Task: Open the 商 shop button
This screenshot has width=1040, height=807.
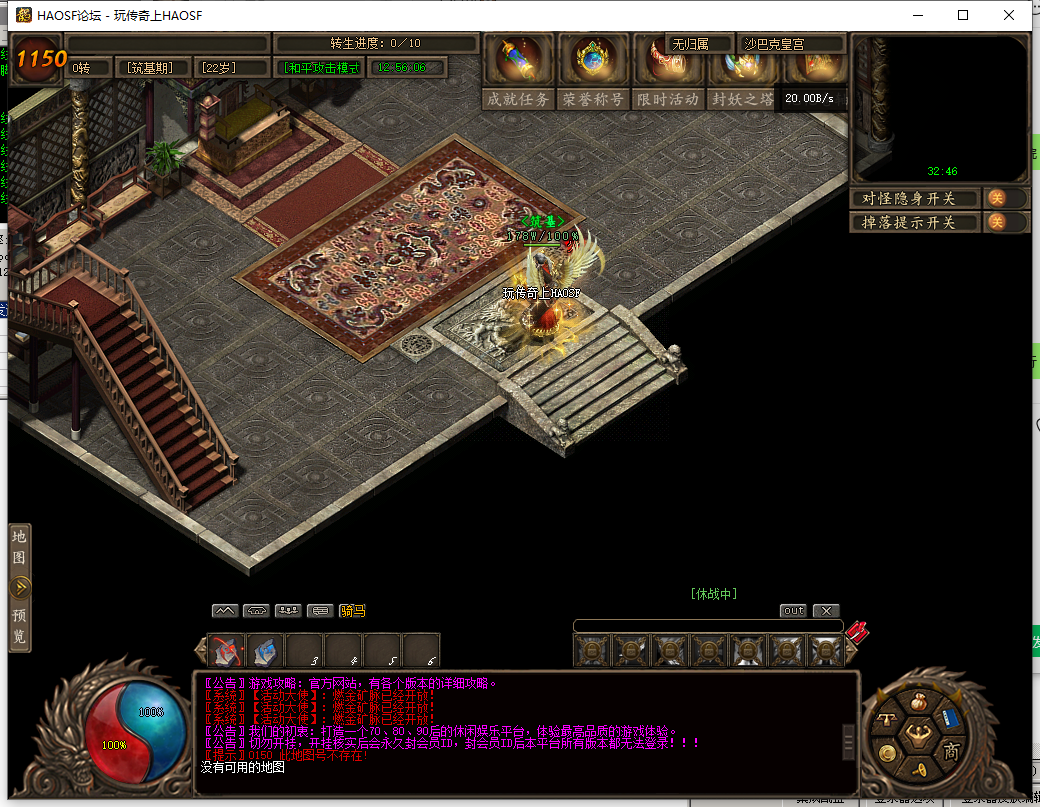Action: (x=952, y=752)
